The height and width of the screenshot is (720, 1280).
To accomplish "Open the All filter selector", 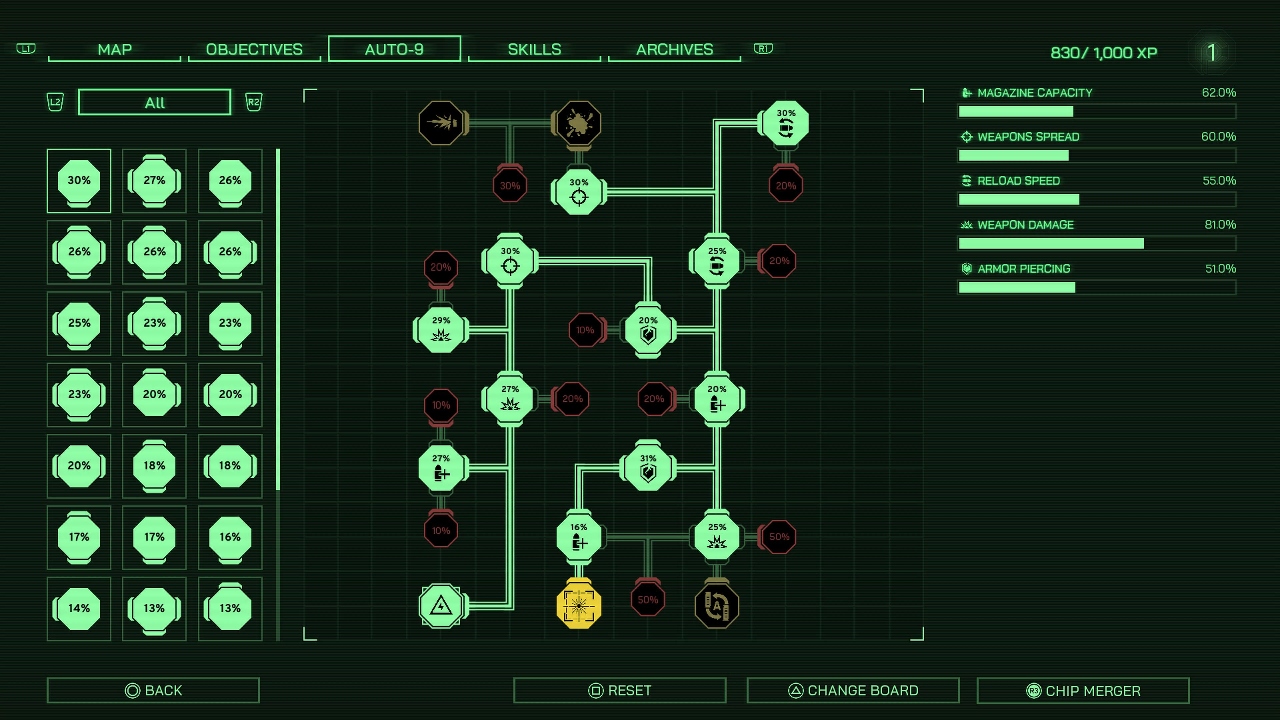I will [x=154, y=101].
